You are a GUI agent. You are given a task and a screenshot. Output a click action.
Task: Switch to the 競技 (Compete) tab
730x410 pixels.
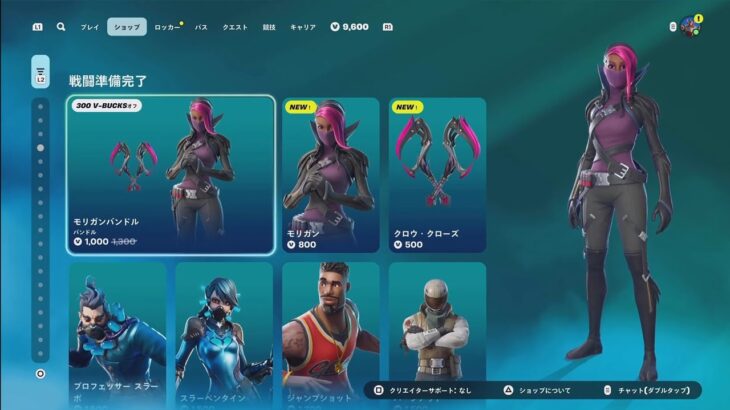[269, 27]
